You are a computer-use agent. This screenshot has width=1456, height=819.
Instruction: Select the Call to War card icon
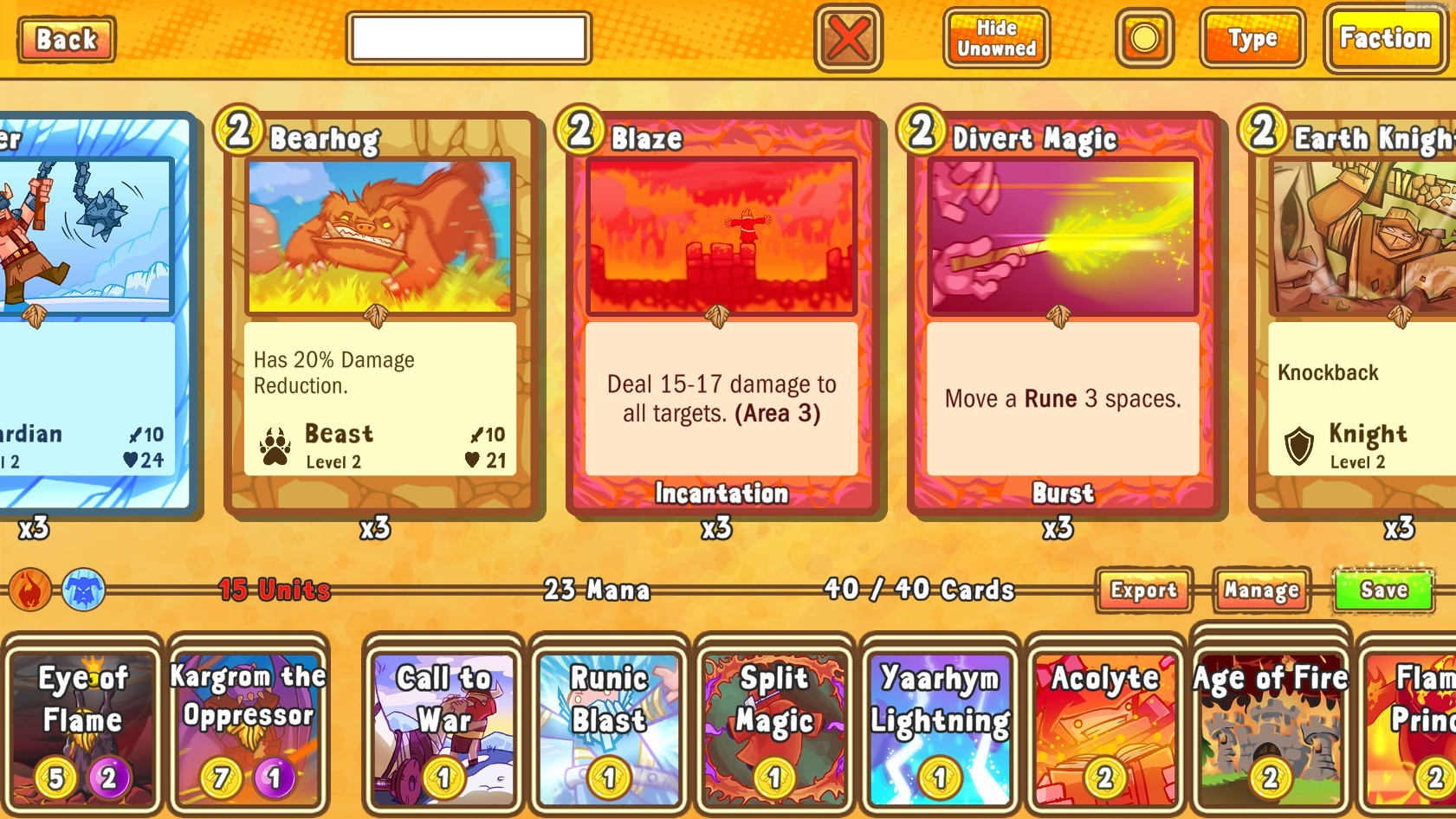(442, 725)
